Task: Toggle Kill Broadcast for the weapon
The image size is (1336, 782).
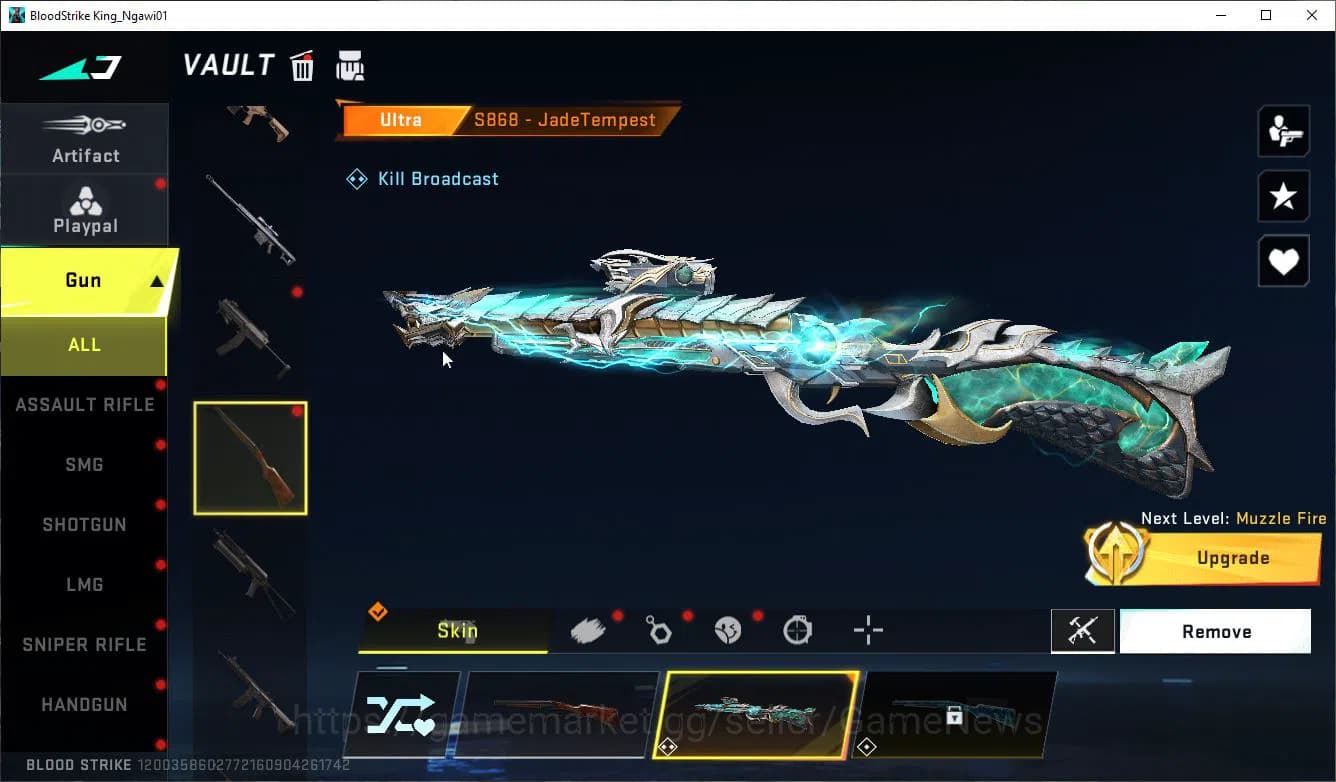Action: coord(422,178)
